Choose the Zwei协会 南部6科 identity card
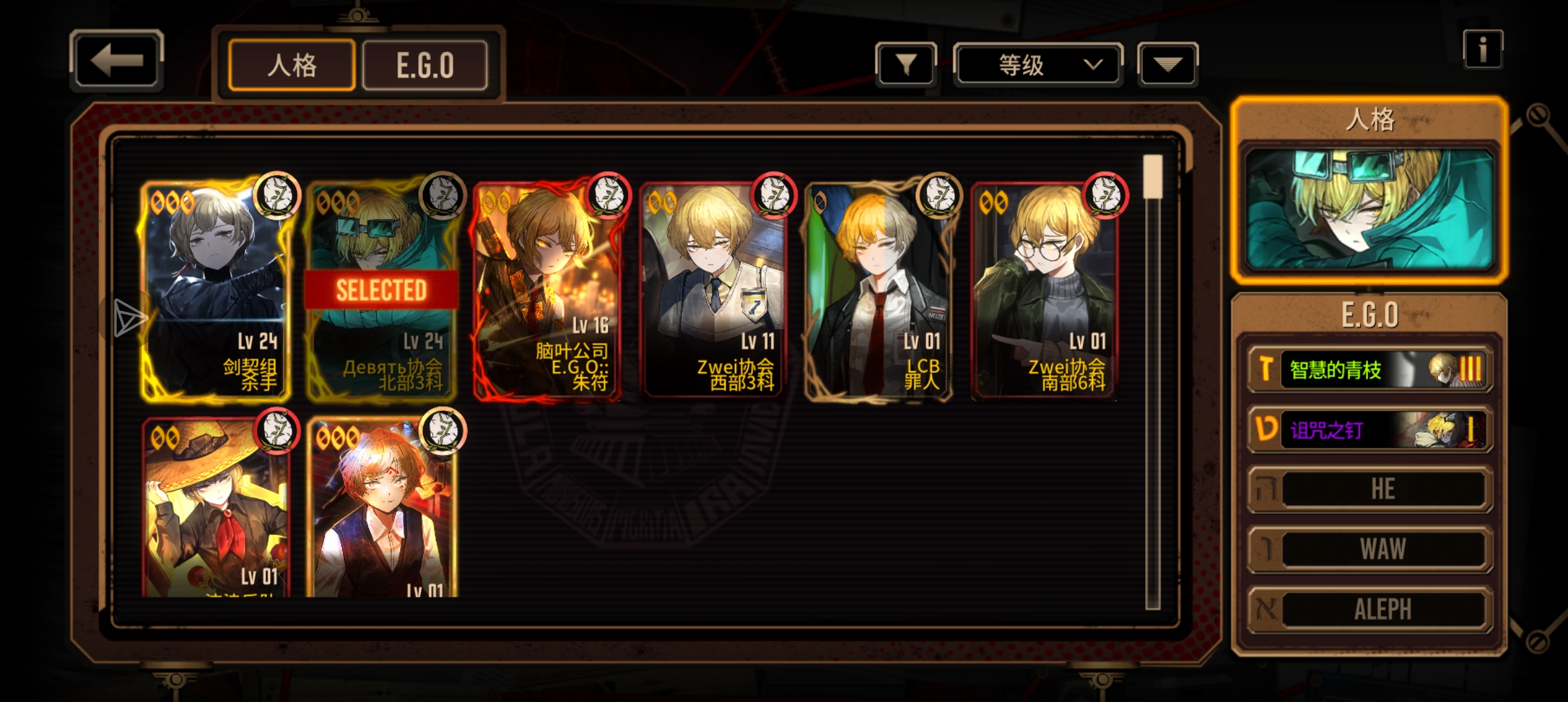The height and width of the screenshot is (702, 1568). coord(1044,289)
